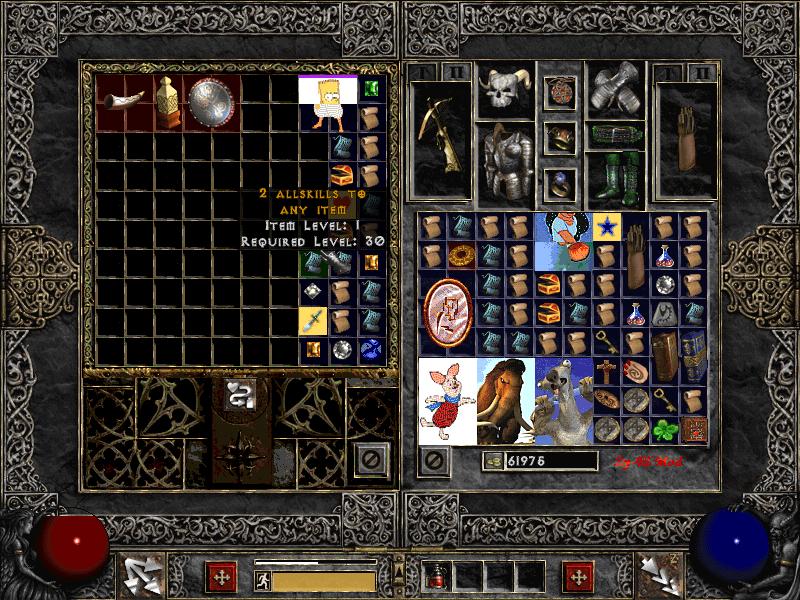
Task: Click the gold amount button
Action: click(492, 460)
